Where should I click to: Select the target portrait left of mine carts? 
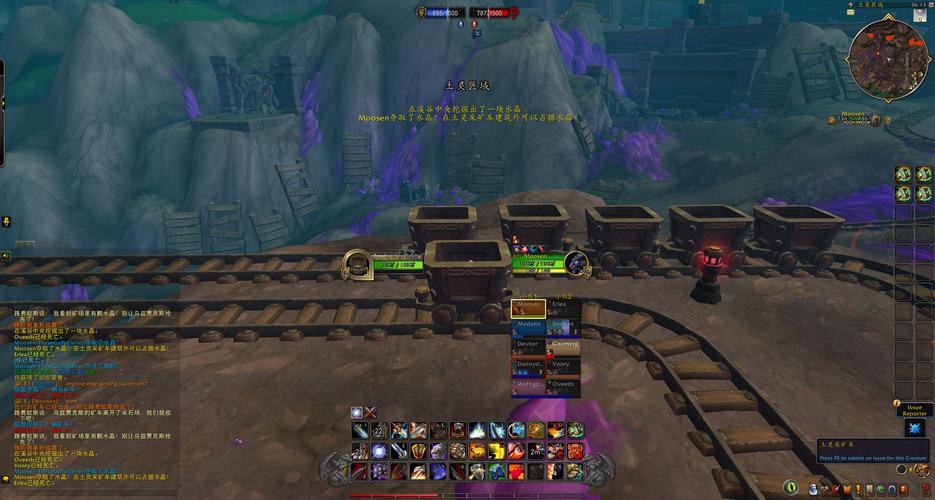pyautogui.click(x=356, y=264)
